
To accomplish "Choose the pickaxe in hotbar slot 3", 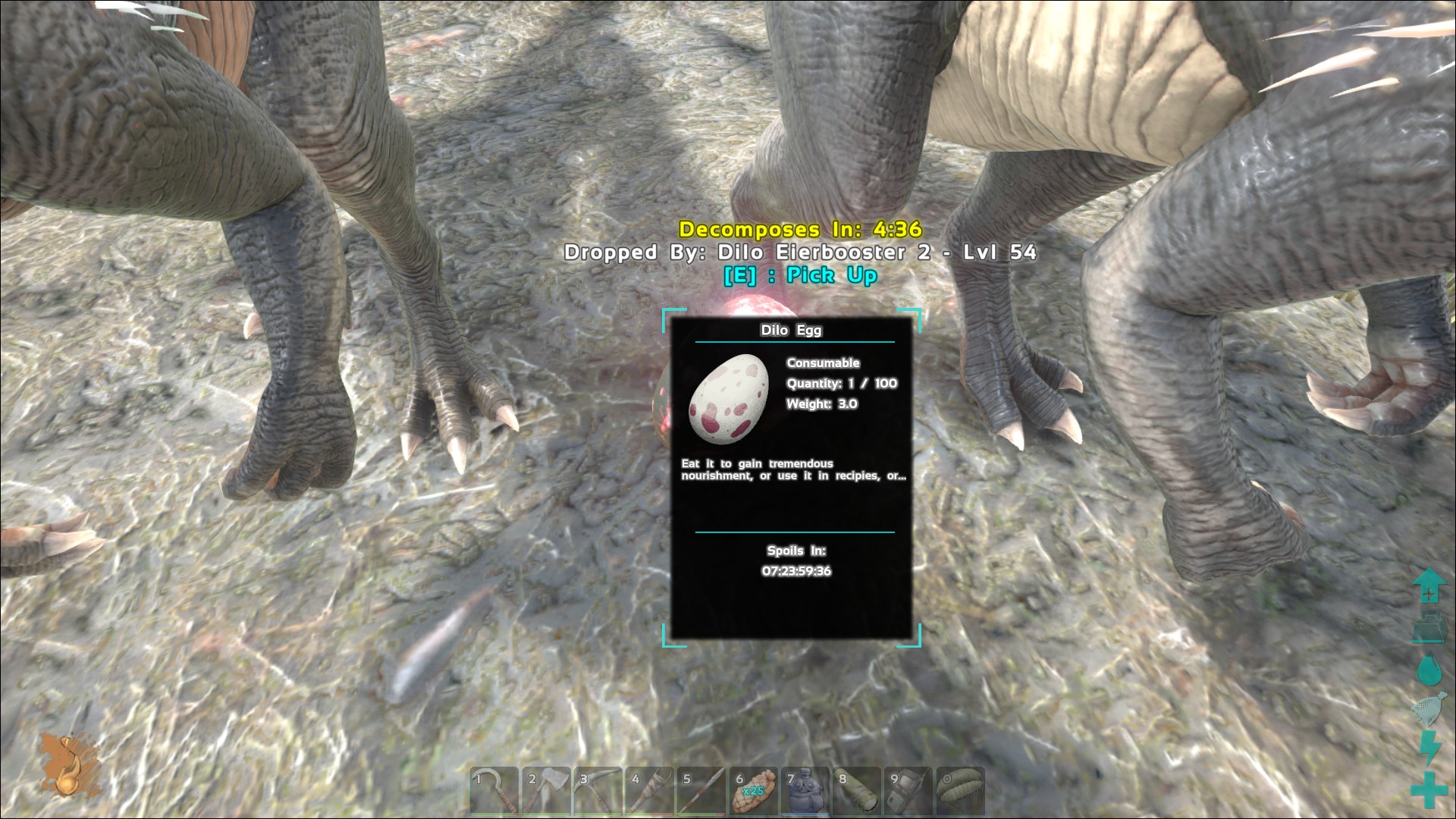I will [x=598, y=791].
